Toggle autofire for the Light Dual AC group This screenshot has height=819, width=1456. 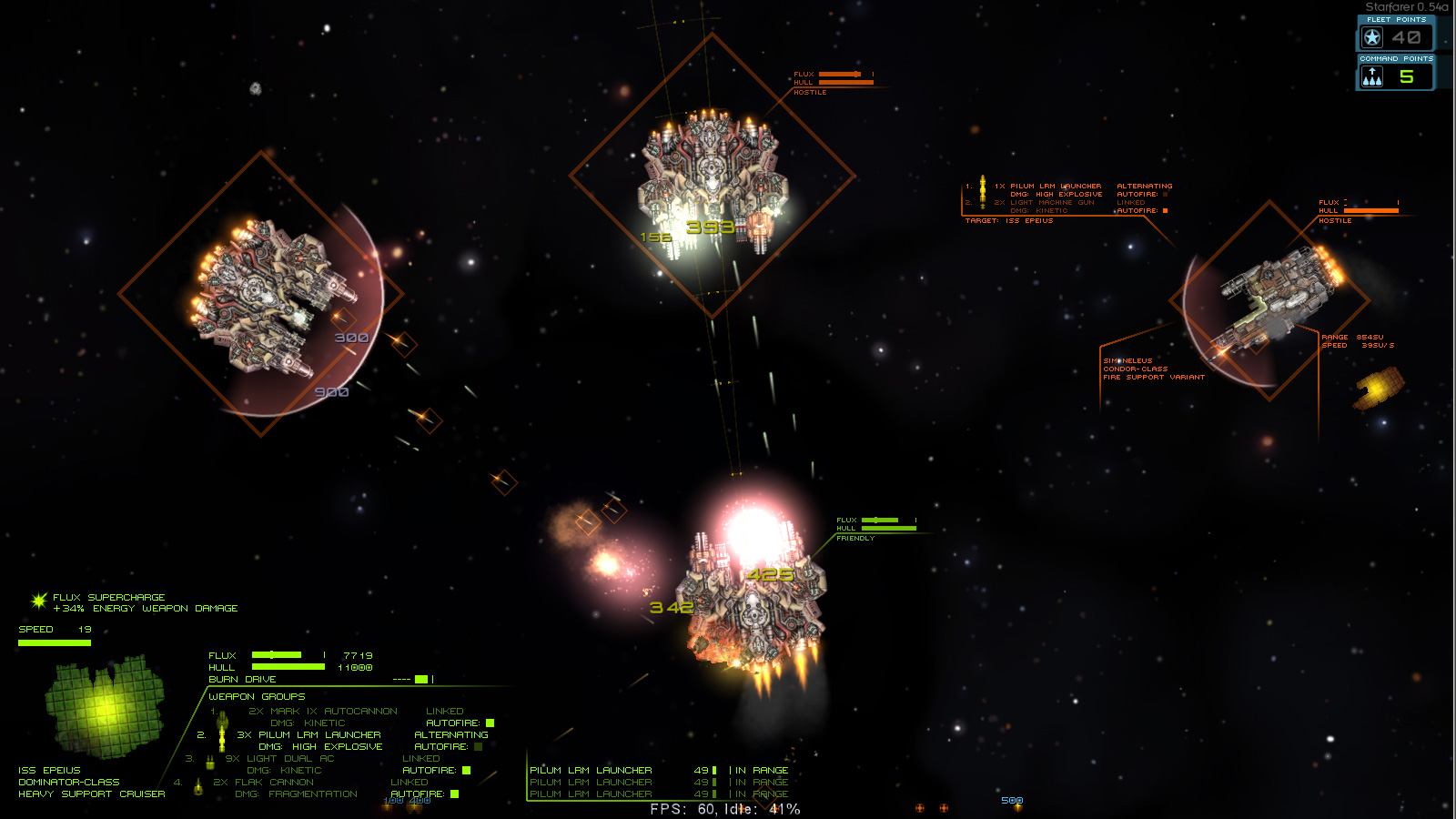pyautogui.click(x=466, y=770)
